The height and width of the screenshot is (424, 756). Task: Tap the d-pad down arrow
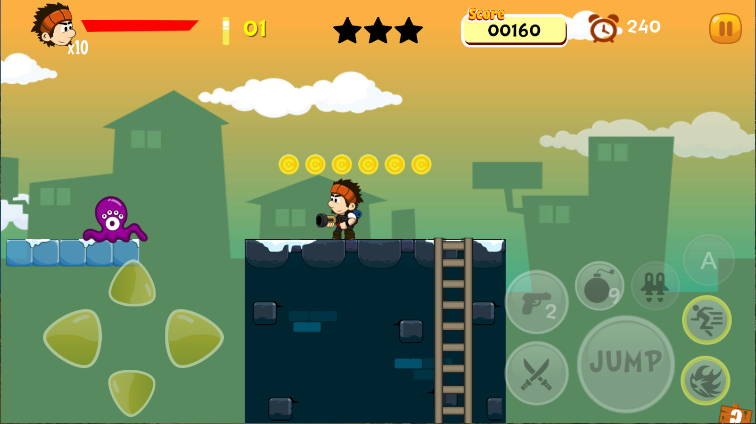[x=132, y=391]
